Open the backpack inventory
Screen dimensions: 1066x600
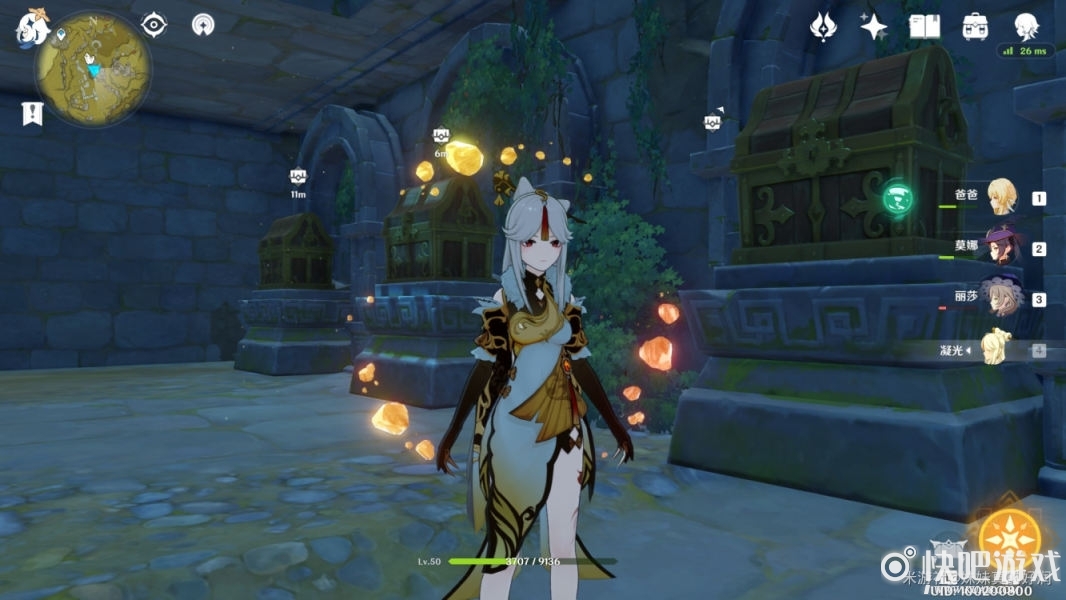click(975, 26)
